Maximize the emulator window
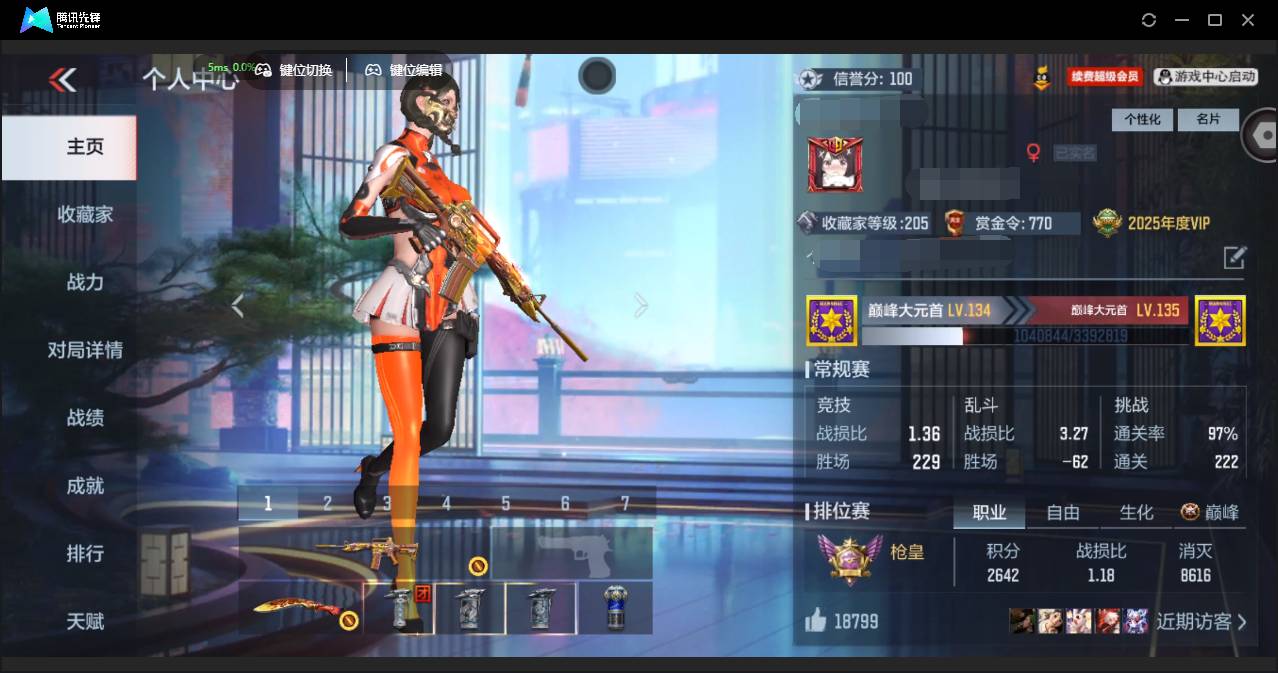This screenshot has height=673, width=1278. 1215,20
